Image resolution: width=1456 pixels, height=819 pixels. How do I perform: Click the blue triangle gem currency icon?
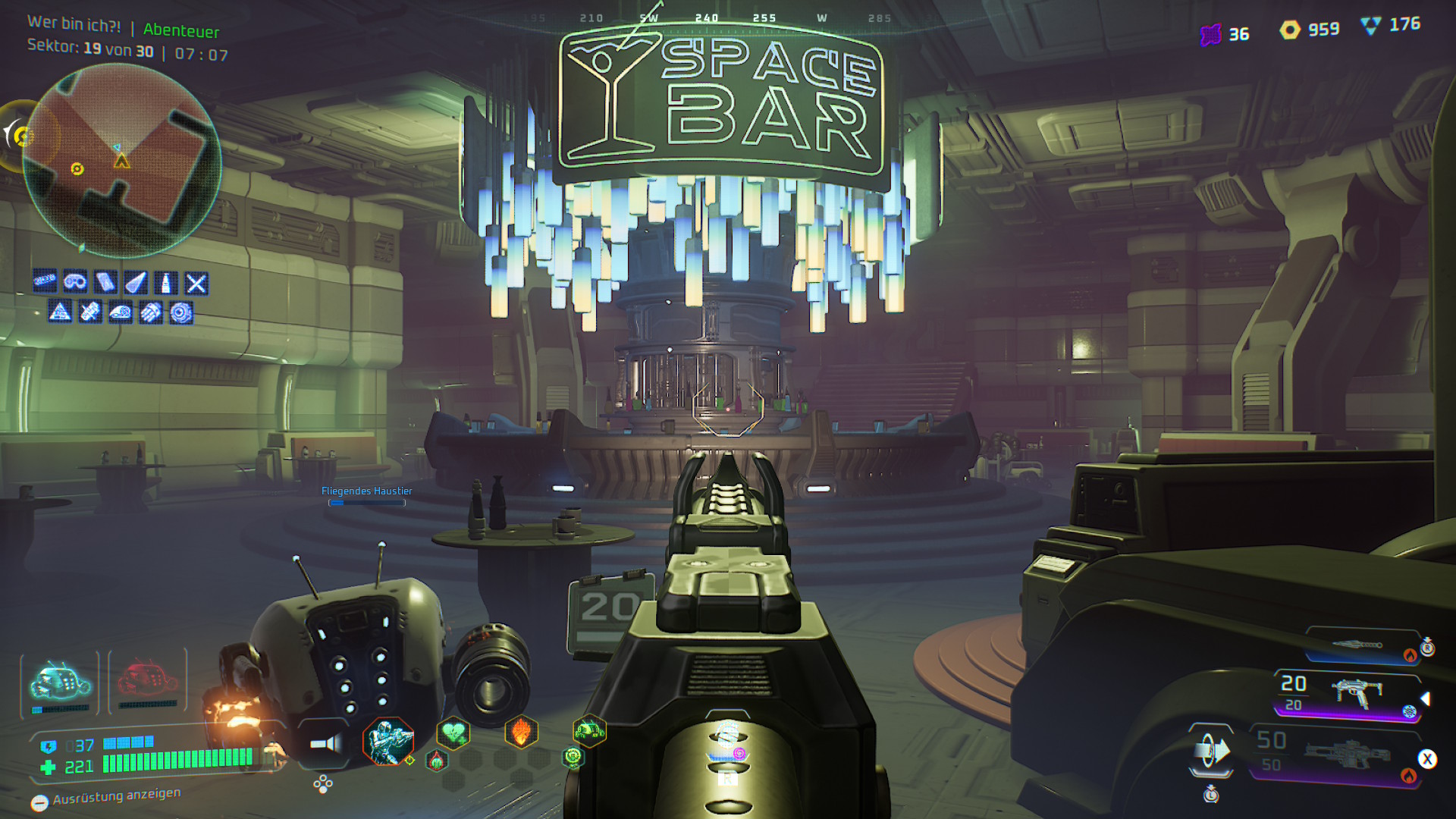[x=1370, y=26]
